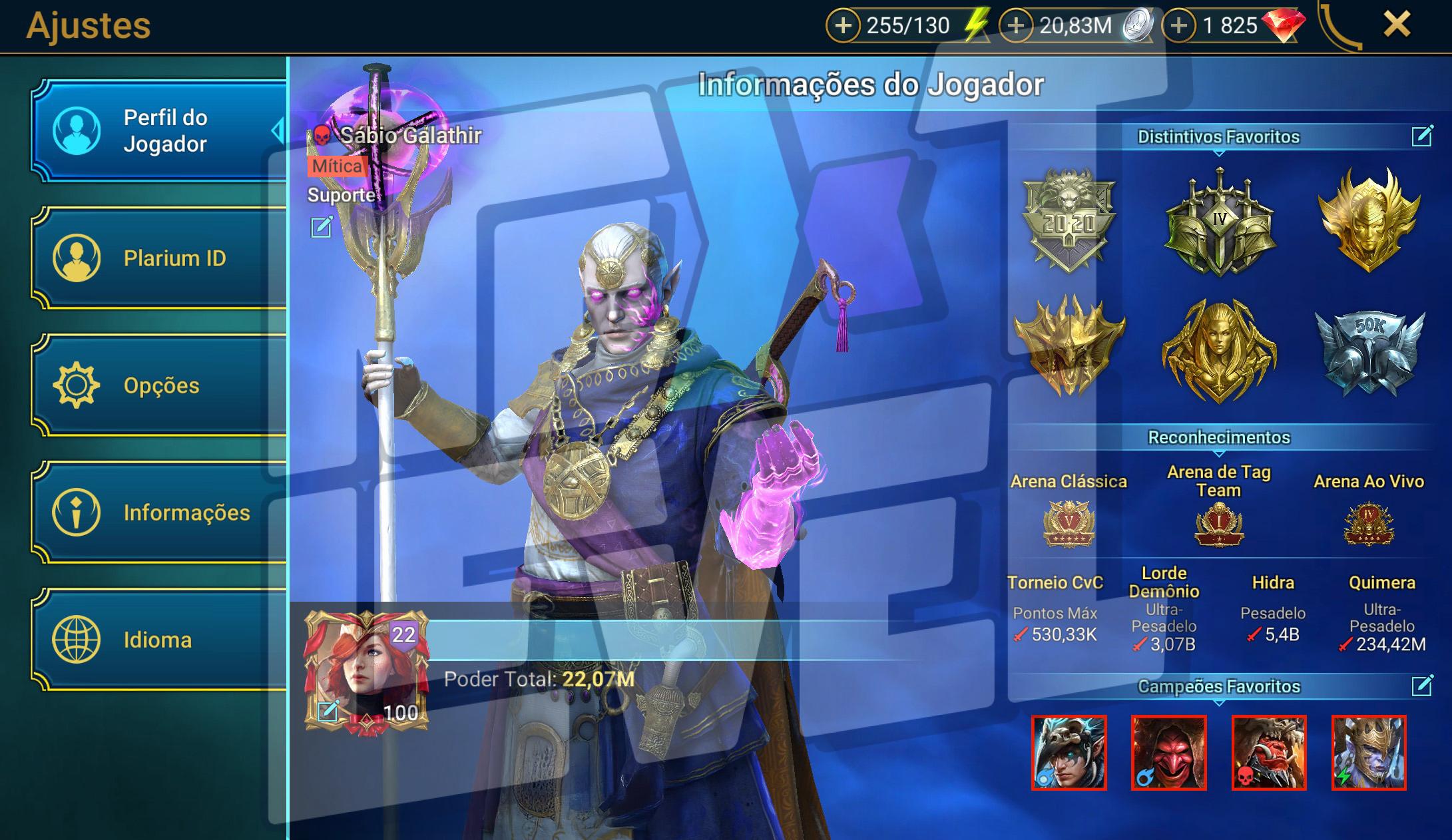This screenshot has width=1452, height=840.
Task: Open the gold-helmeted favorite champion portrait
Action: tap(1369, 753)
